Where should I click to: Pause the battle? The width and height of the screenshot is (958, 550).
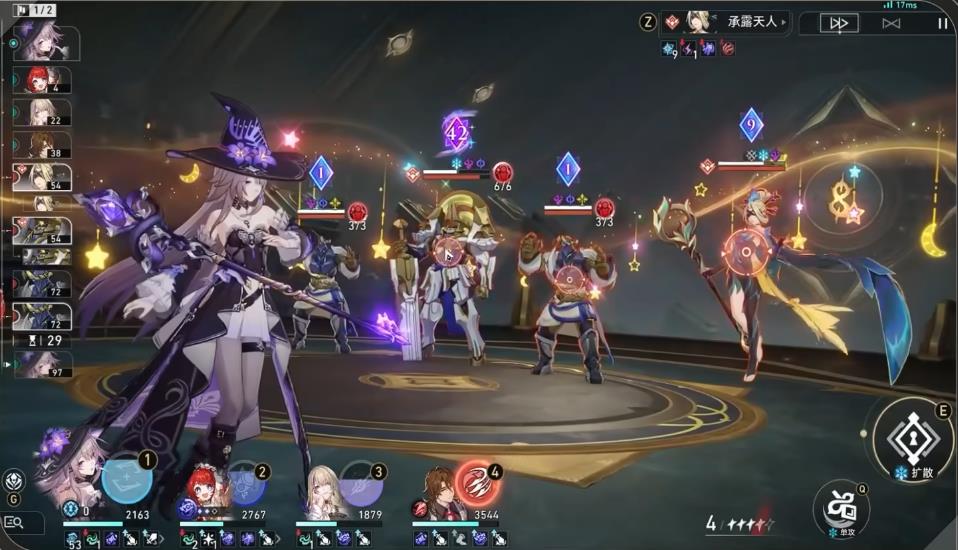click(x=941, y=23)
